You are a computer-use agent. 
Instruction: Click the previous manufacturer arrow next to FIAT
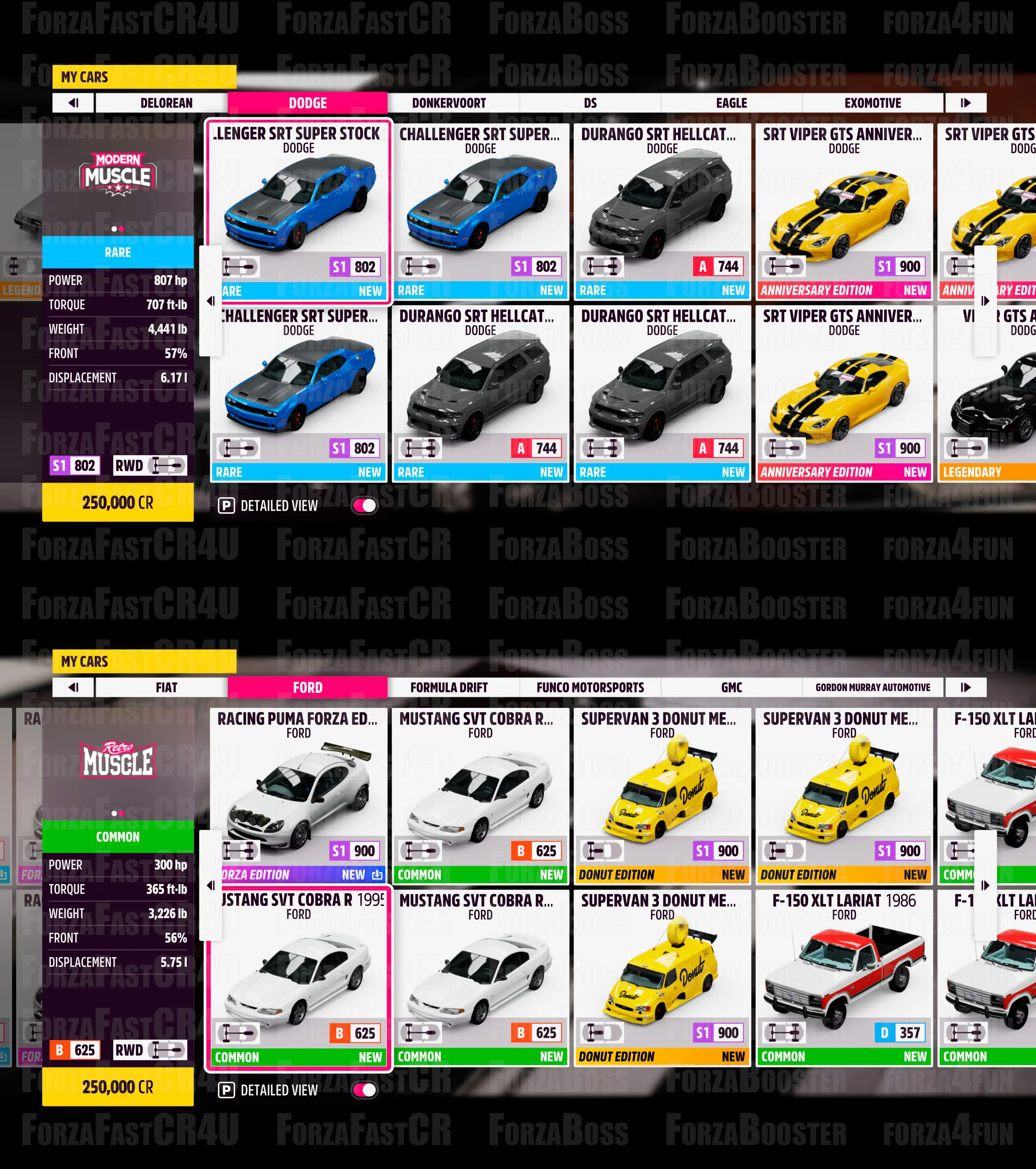click(73, 688)
